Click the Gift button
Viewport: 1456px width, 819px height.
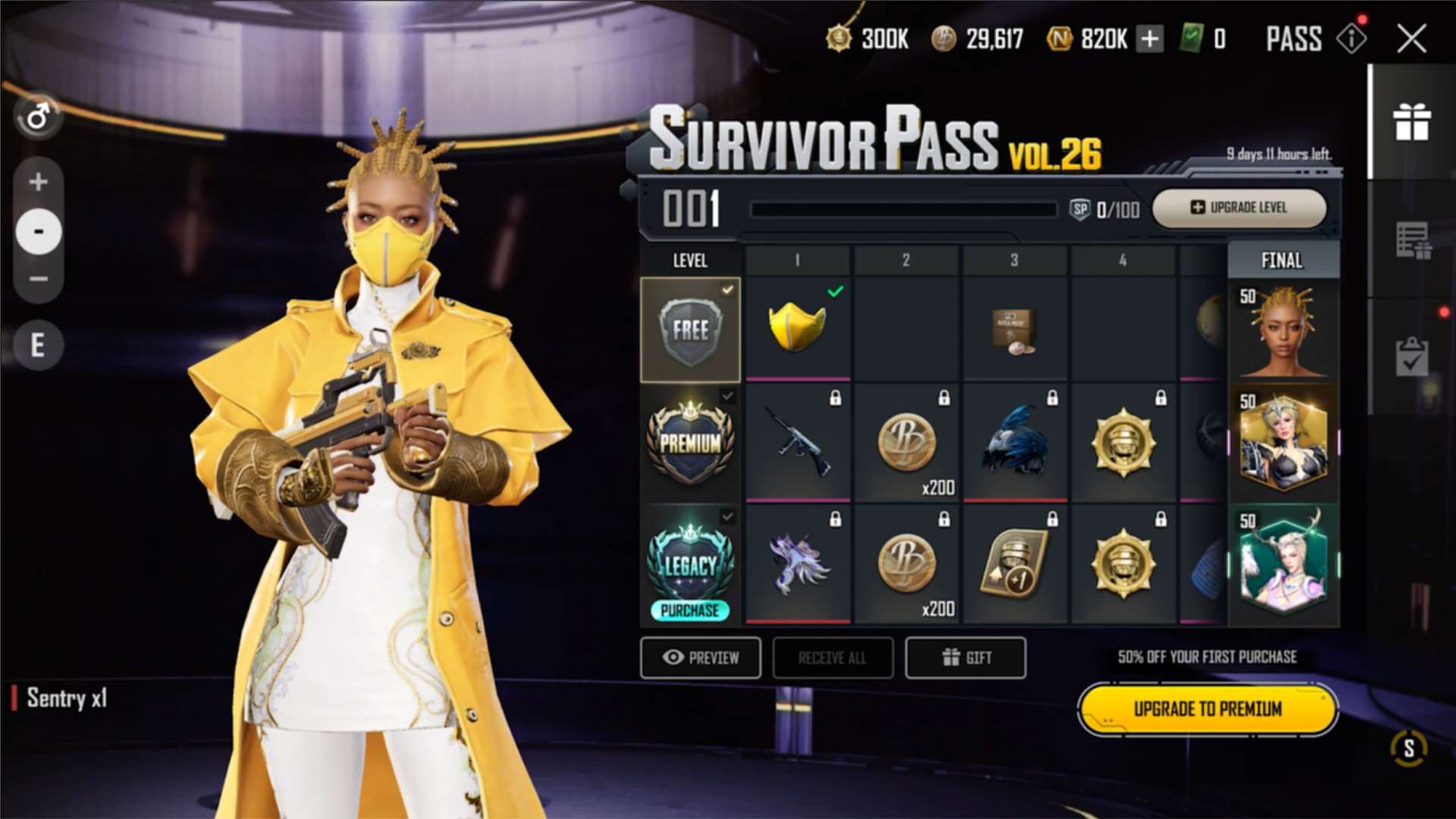(965, 657)
